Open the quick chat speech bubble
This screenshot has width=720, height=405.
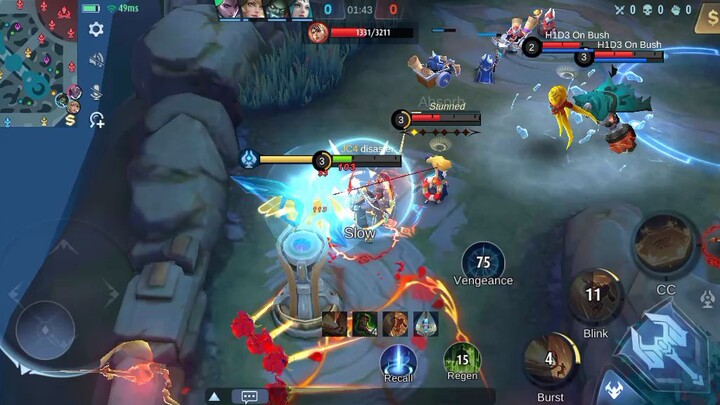click(x=249, y=396)
